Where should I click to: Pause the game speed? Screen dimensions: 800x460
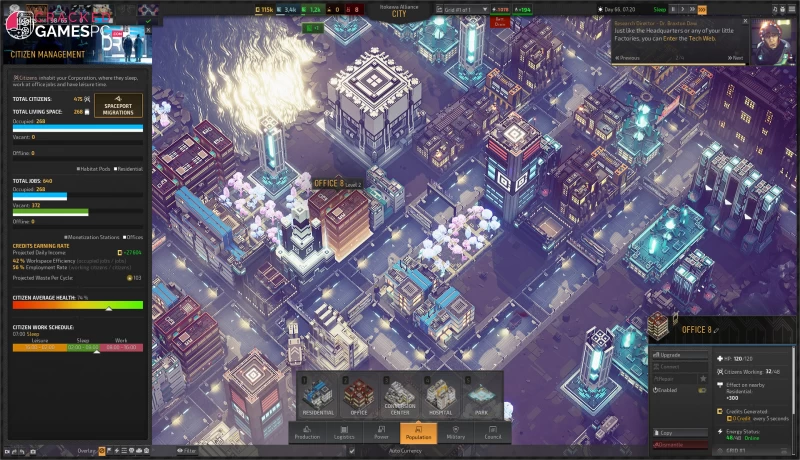(673, 9)
